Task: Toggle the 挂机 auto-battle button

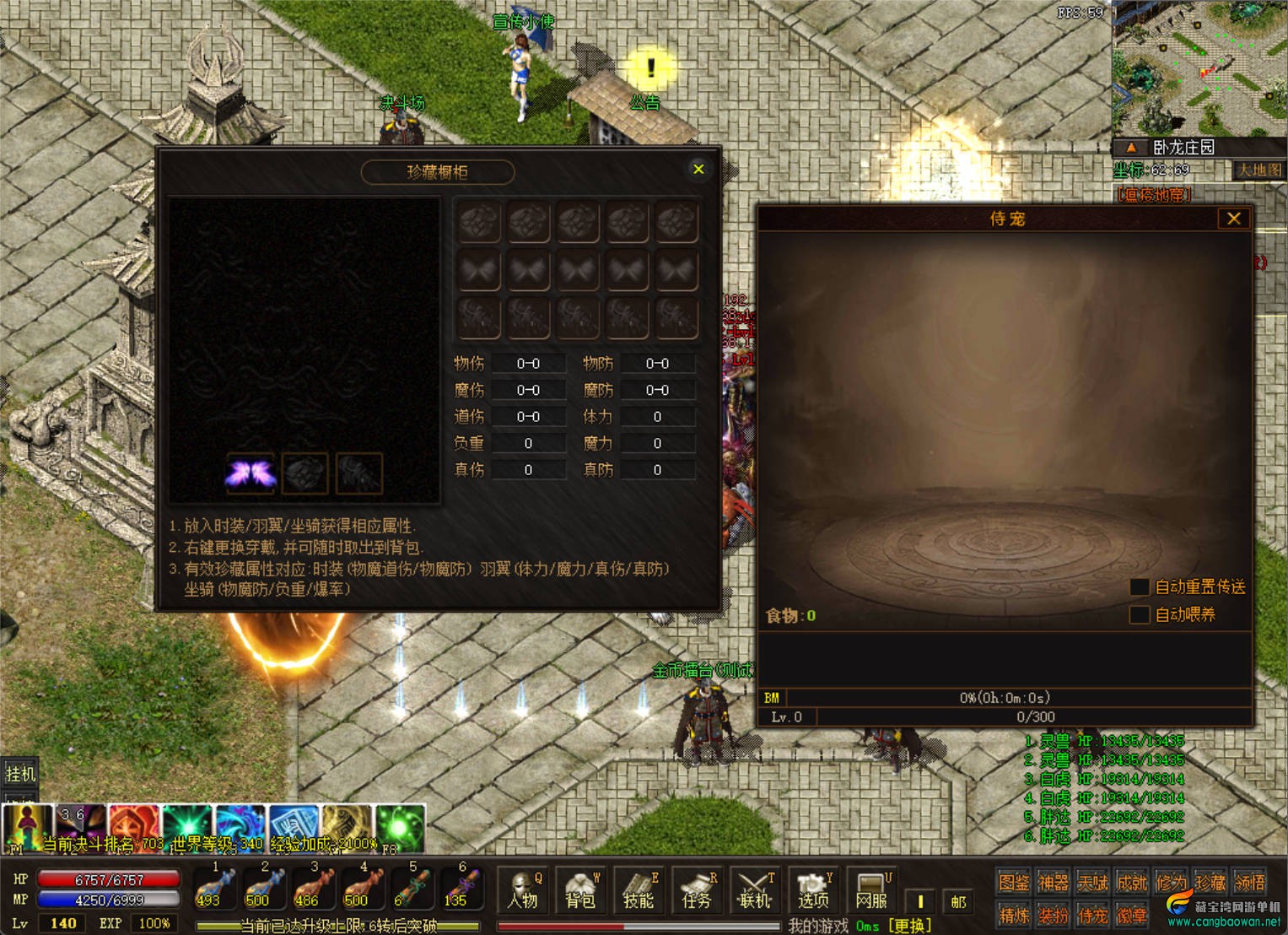Action: coord(20,773)
